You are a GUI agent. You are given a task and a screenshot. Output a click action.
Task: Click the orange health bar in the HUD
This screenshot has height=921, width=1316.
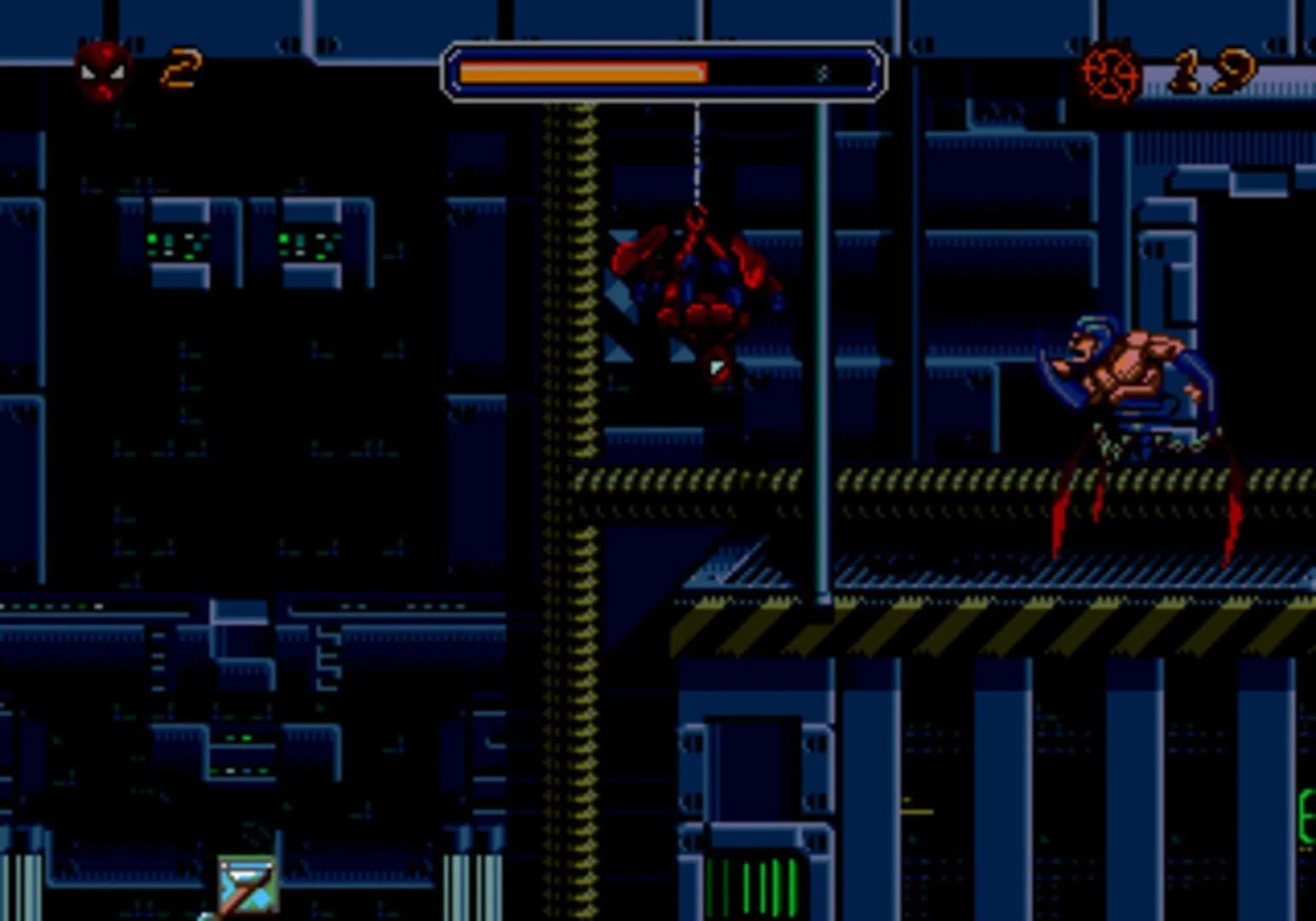584,71
